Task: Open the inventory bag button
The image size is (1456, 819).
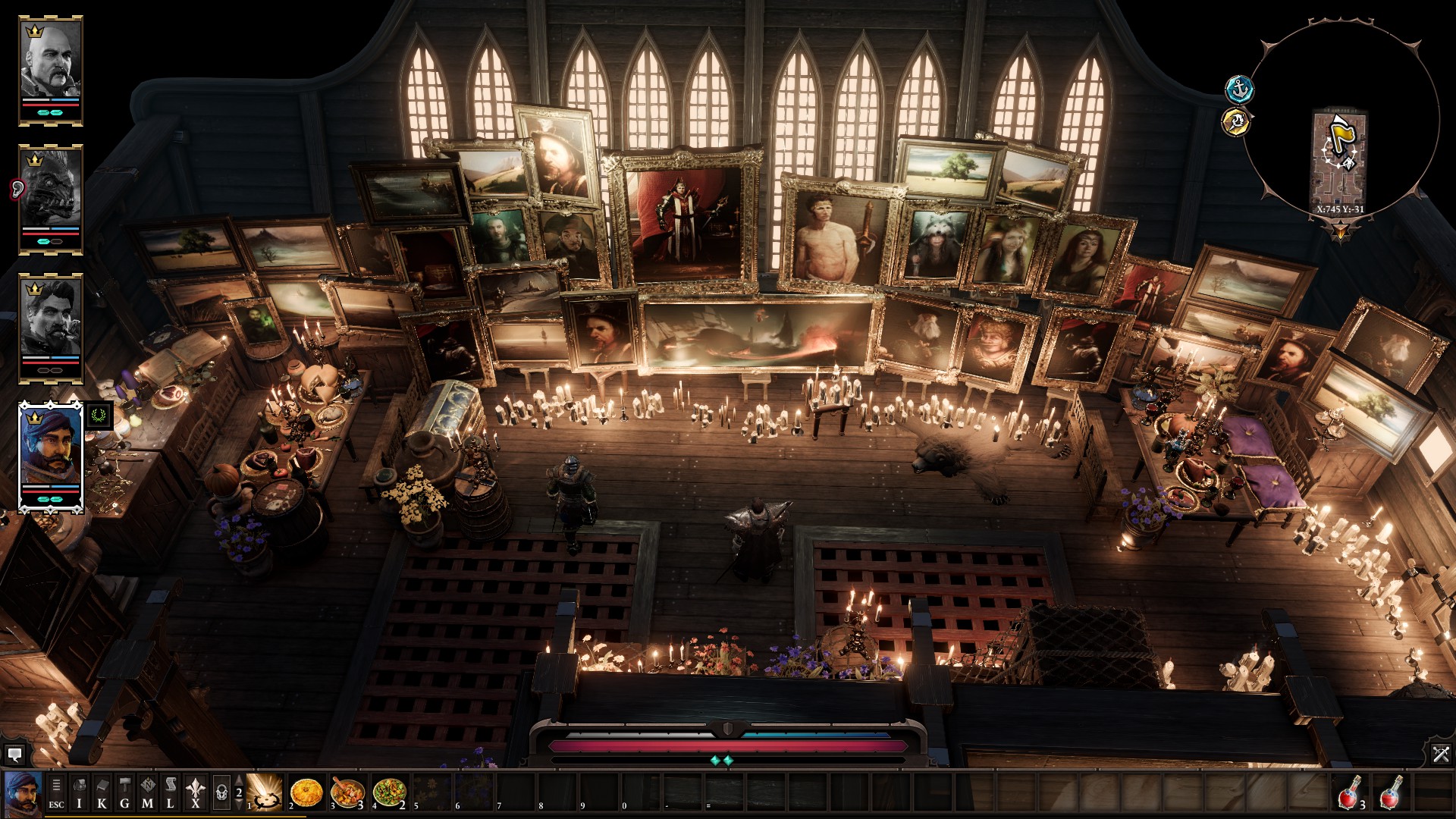Action: pos(79,793)
